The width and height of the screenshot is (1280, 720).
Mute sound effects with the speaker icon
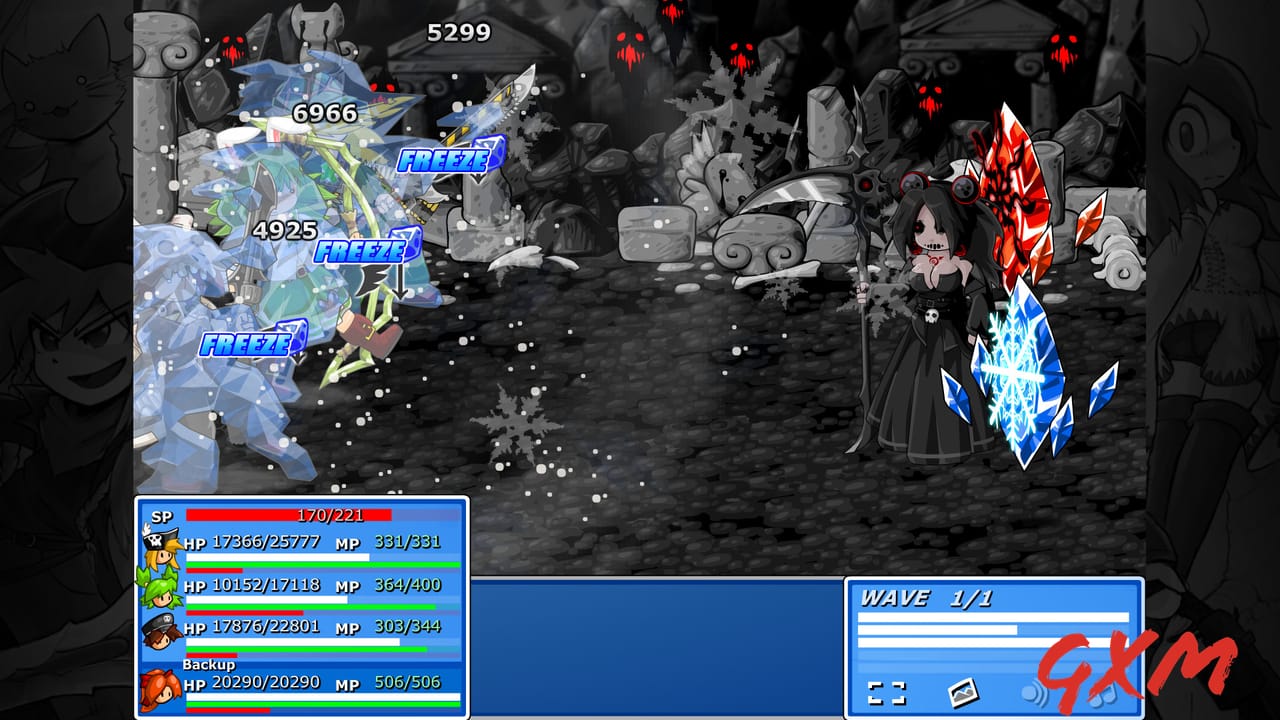(1035, 694)
